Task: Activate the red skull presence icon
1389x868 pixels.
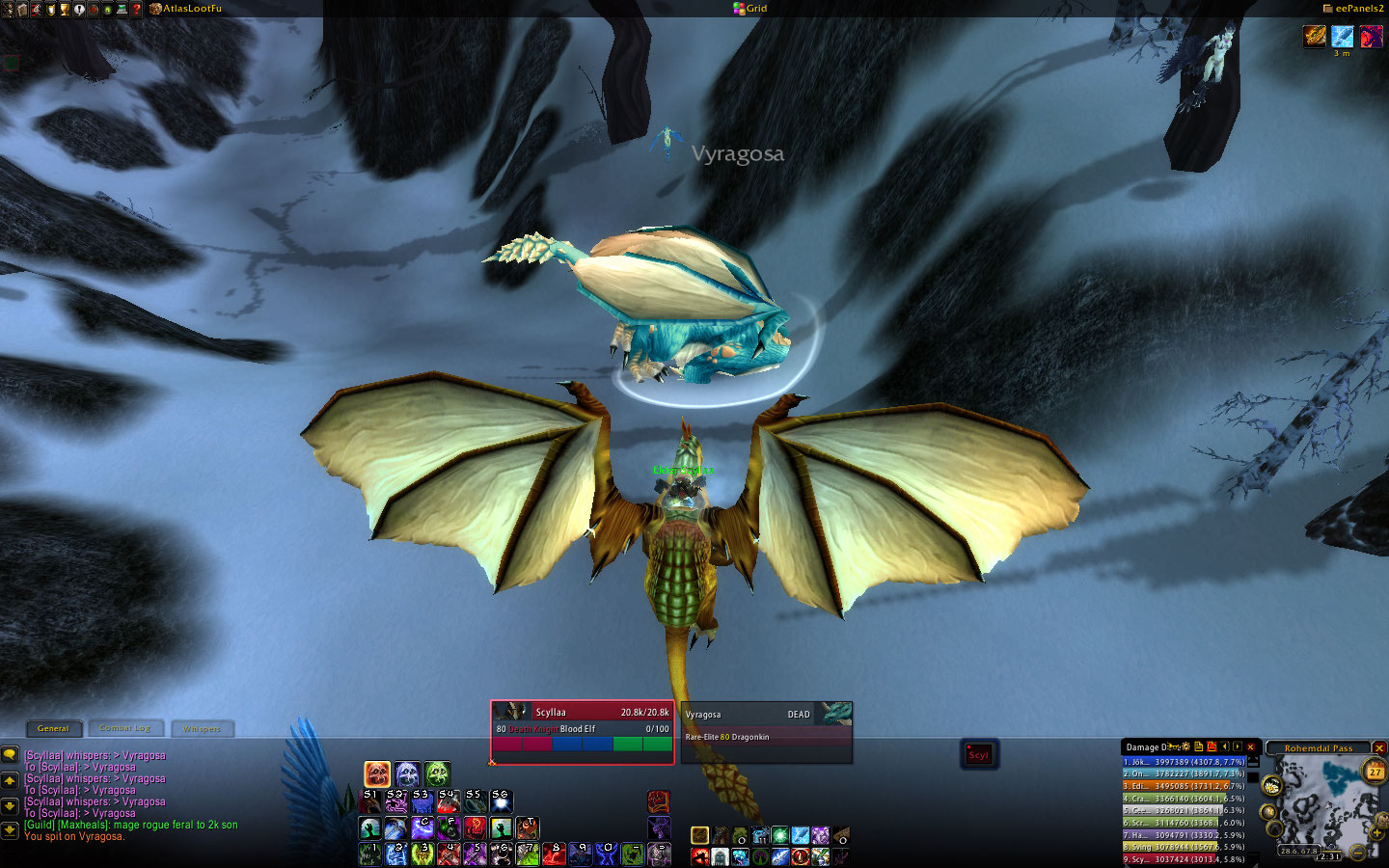Action: 377,773
